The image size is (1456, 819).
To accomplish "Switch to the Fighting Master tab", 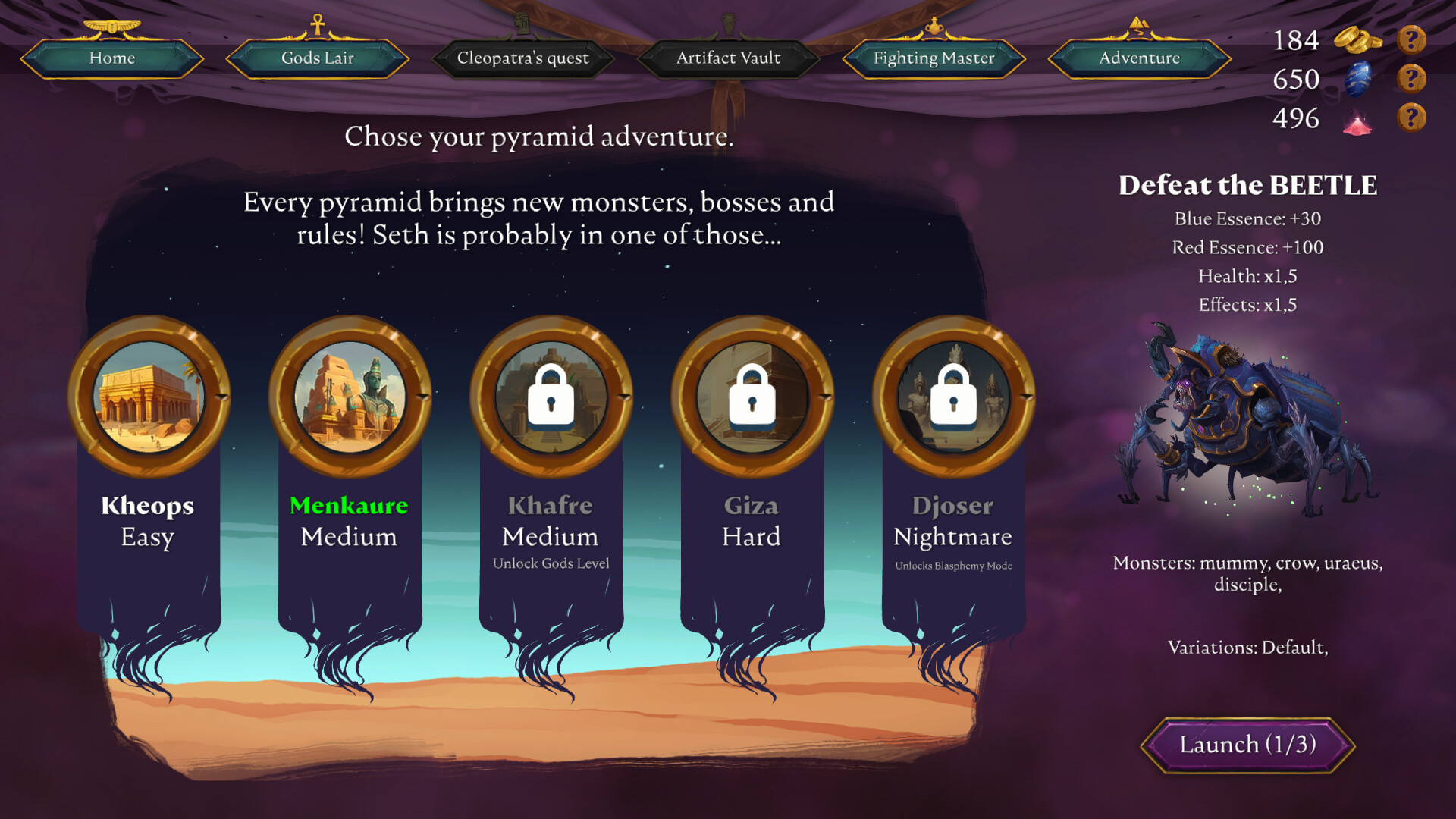I will point(934,58).
